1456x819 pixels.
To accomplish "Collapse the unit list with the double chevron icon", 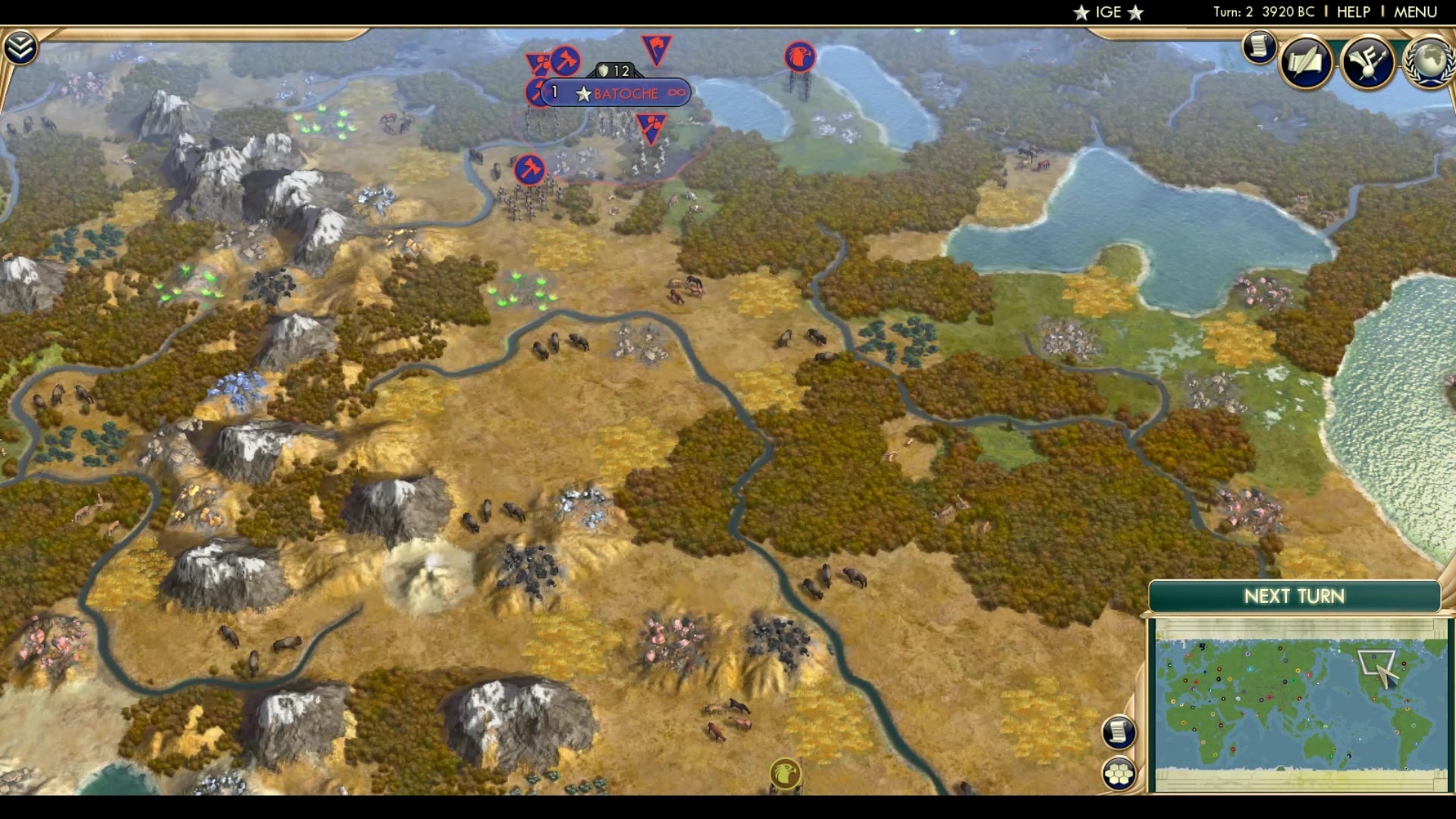I will [x=22, y=45].
